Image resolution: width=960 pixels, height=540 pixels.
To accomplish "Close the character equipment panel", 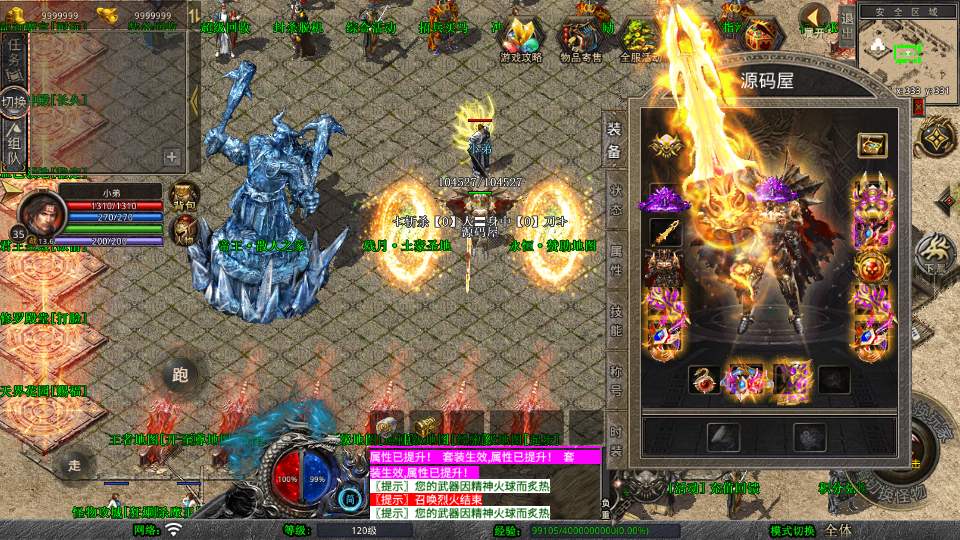I will pos(919,107).
